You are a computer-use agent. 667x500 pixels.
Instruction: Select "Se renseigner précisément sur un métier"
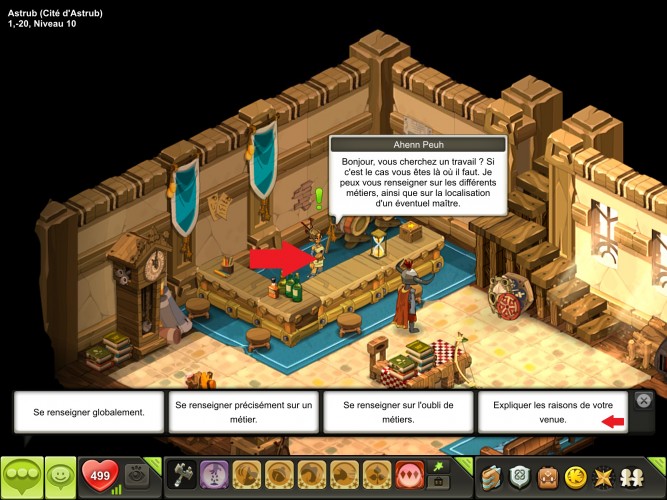243,411
